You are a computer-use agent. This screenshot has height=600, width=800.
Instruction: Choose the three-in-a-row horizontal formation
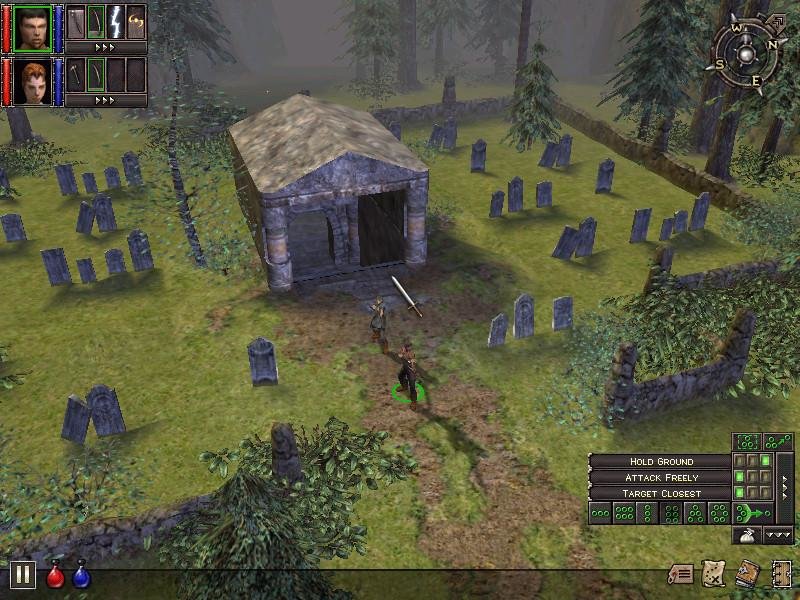601,513
